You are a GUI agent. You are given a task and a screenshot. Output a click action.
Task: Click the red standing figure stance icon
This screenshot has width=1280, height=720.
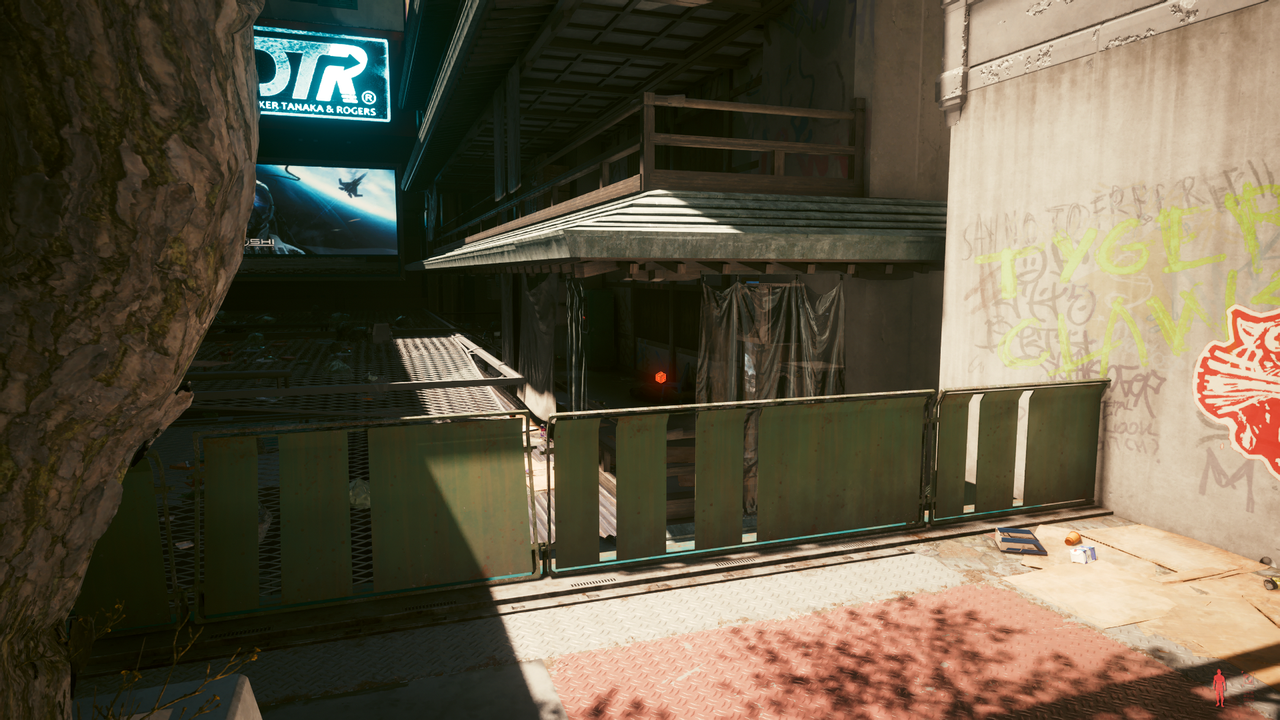pos(1218,688)
